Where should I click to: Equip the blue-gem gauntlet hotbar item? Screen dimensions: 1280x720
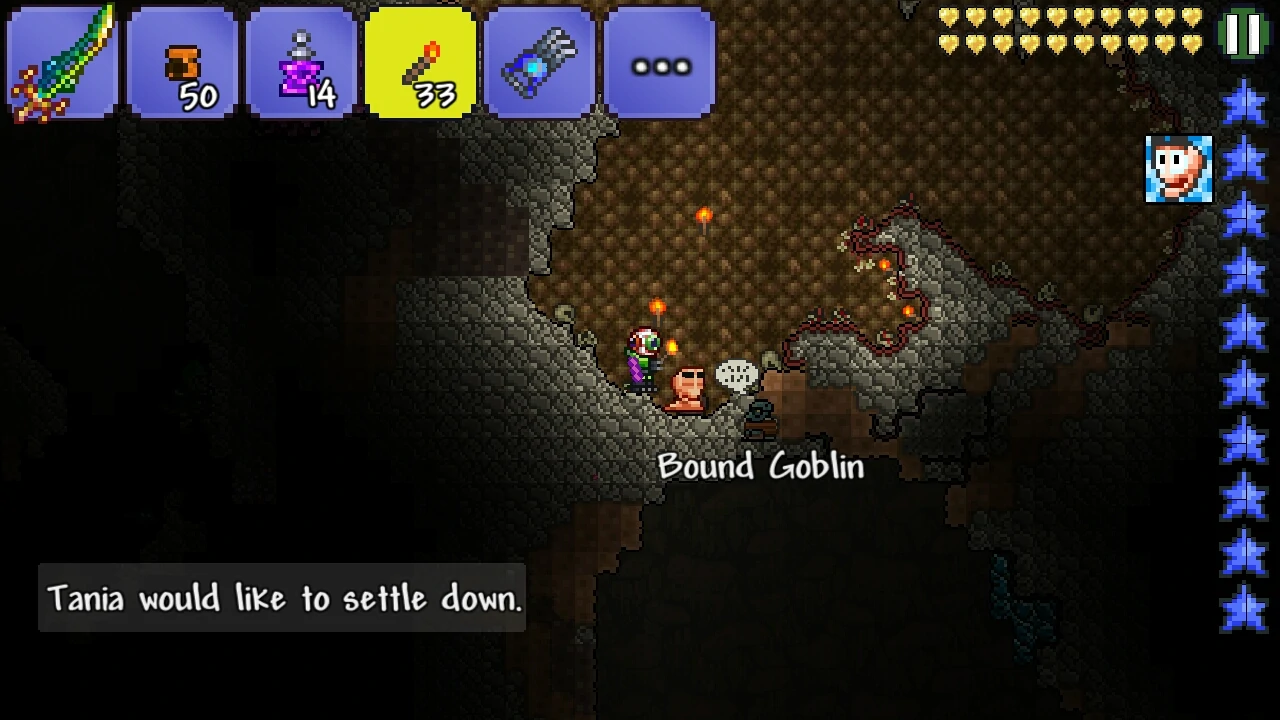[x=540, y=63]
